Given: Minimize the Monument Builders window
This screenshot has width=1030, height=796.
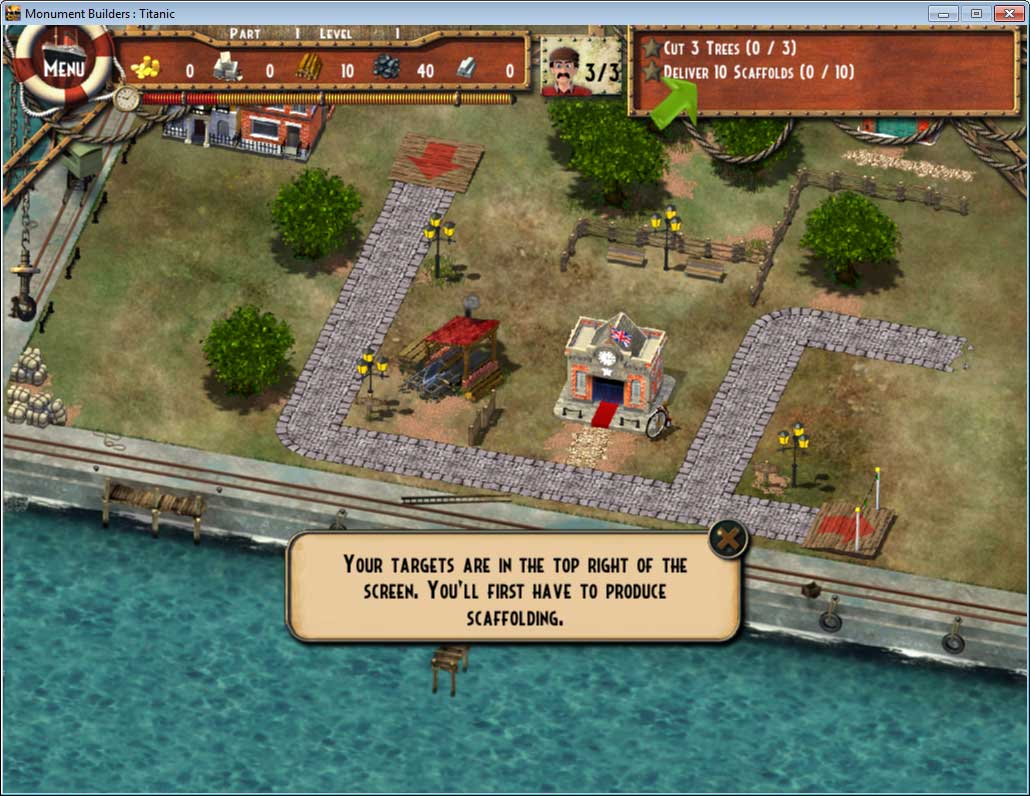Looking at the screenshot, I should coord(943,13).
